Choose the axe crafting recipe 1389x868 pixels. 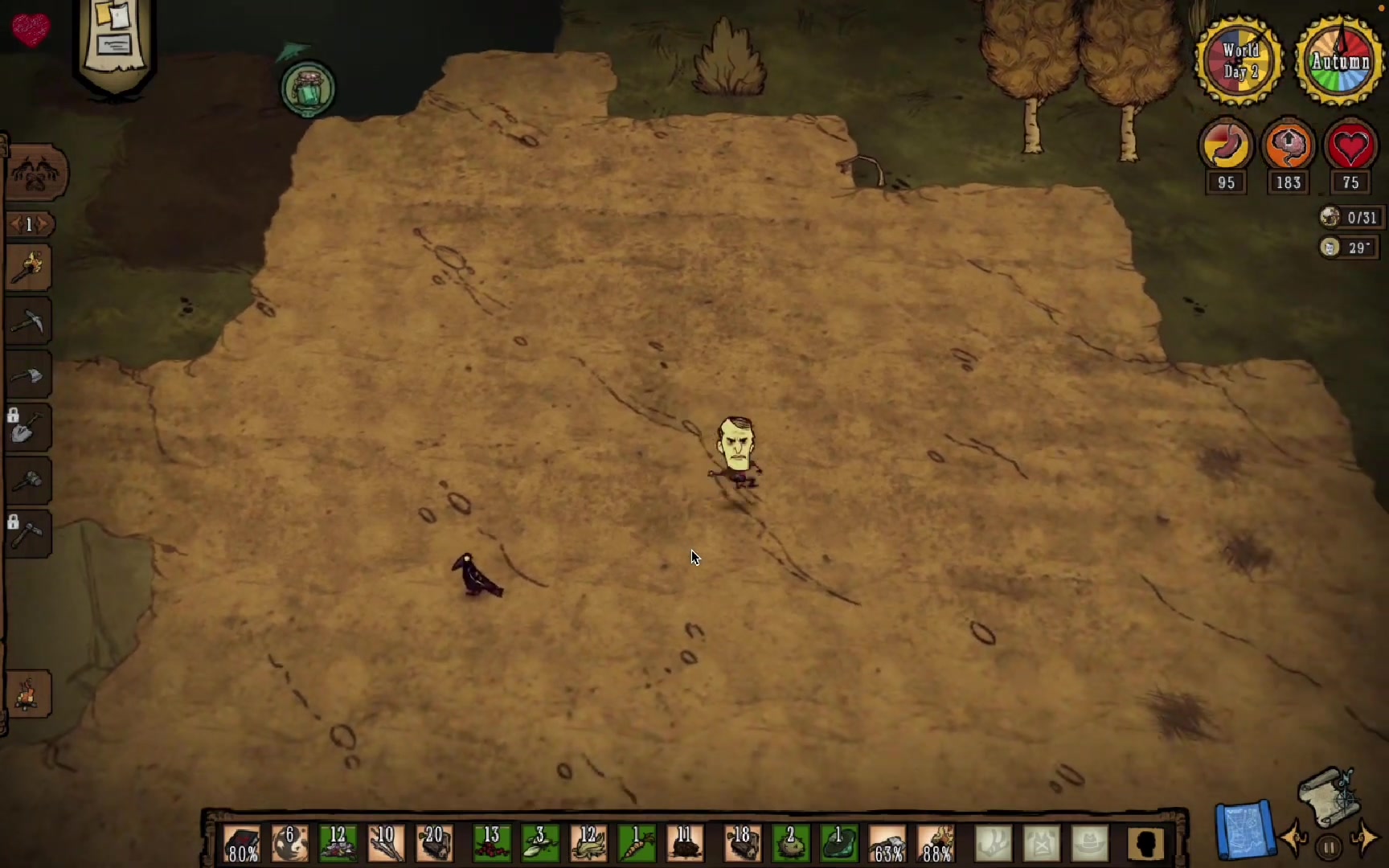28,375
